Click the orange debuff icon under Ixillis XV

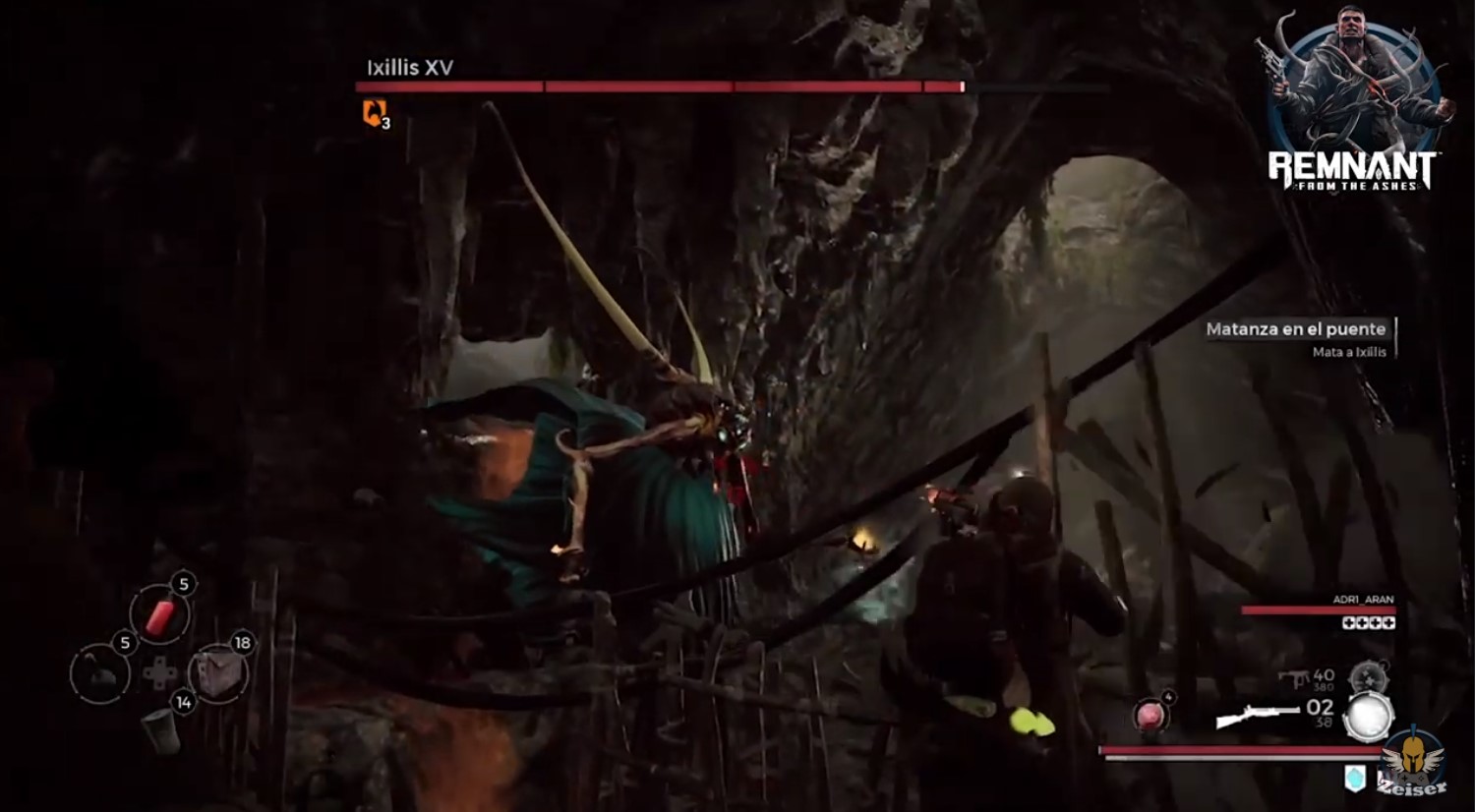375,114
